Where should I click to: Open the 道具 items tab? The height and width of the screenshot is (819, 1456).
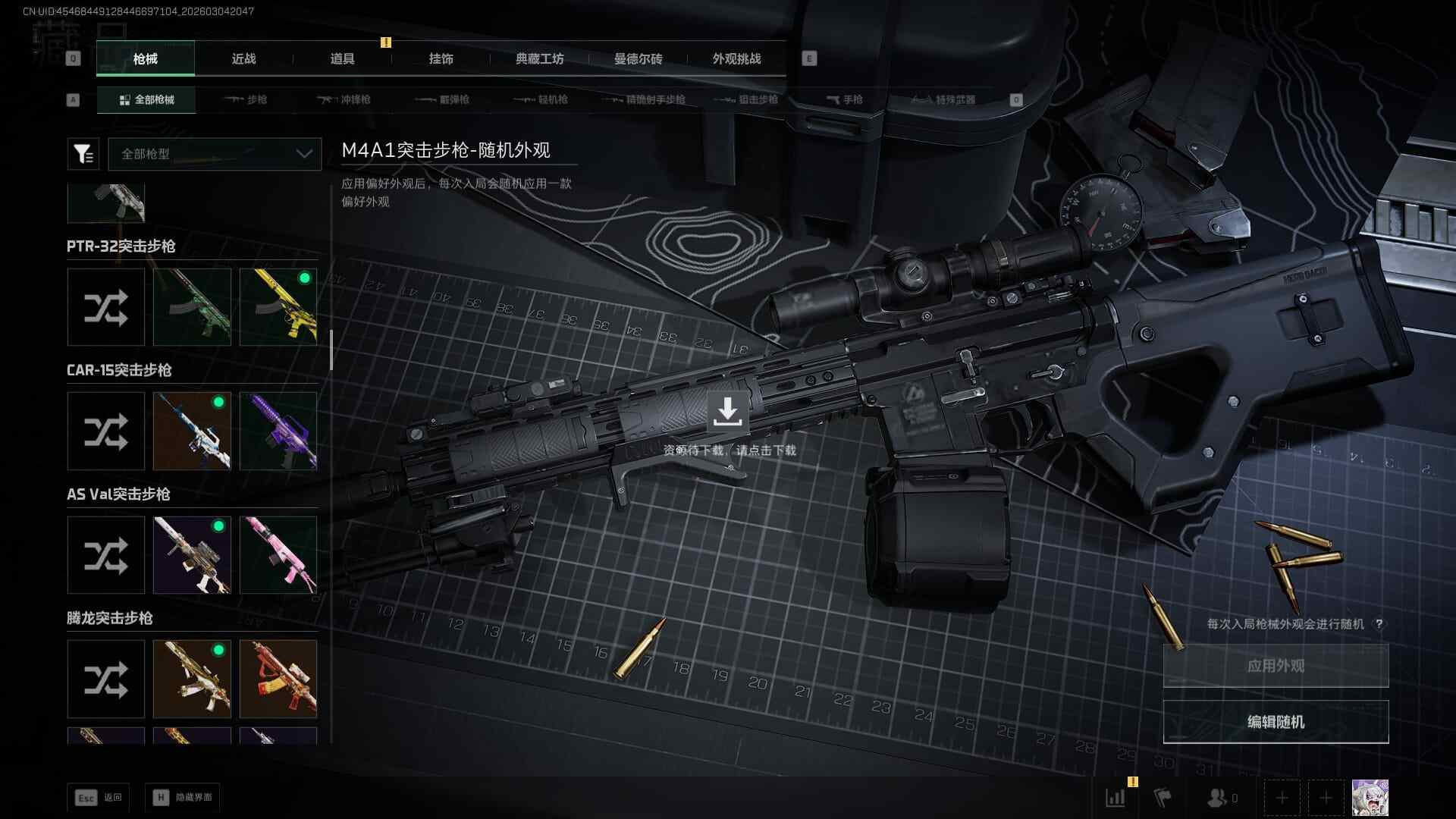click(342, 58)
